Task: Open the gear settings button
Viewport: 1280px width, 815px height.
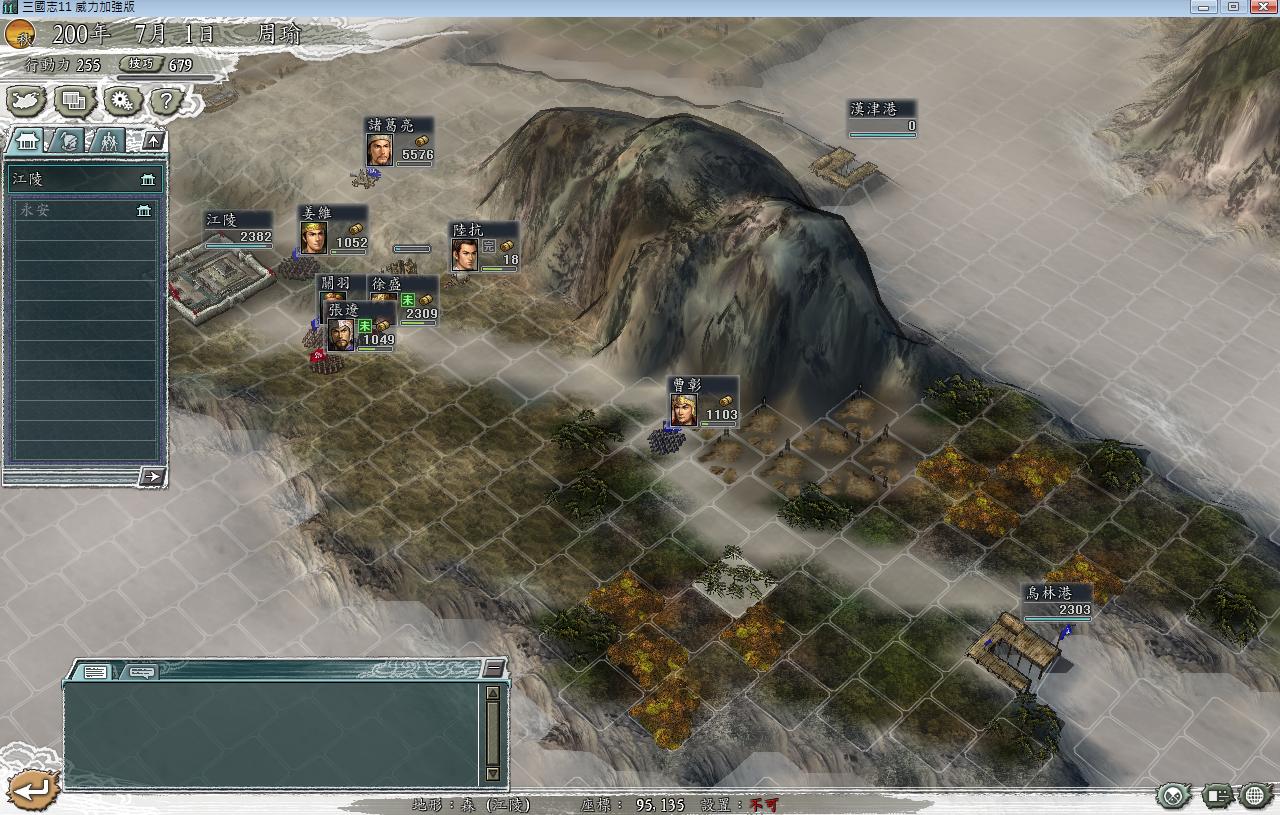Action: coord(122,100)
